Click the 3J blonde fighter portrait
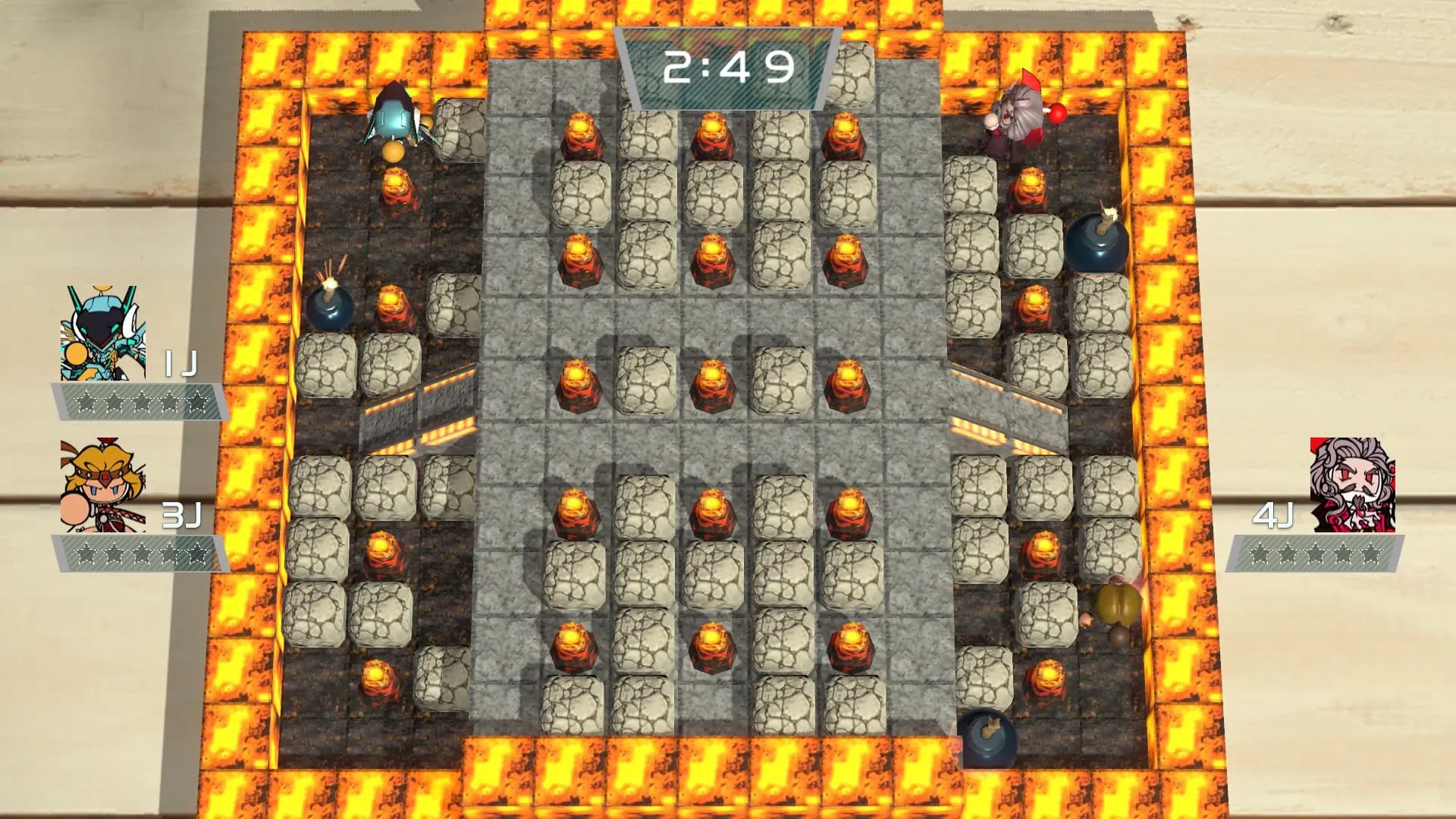1456x819 pixels. [x=103, y=485]
